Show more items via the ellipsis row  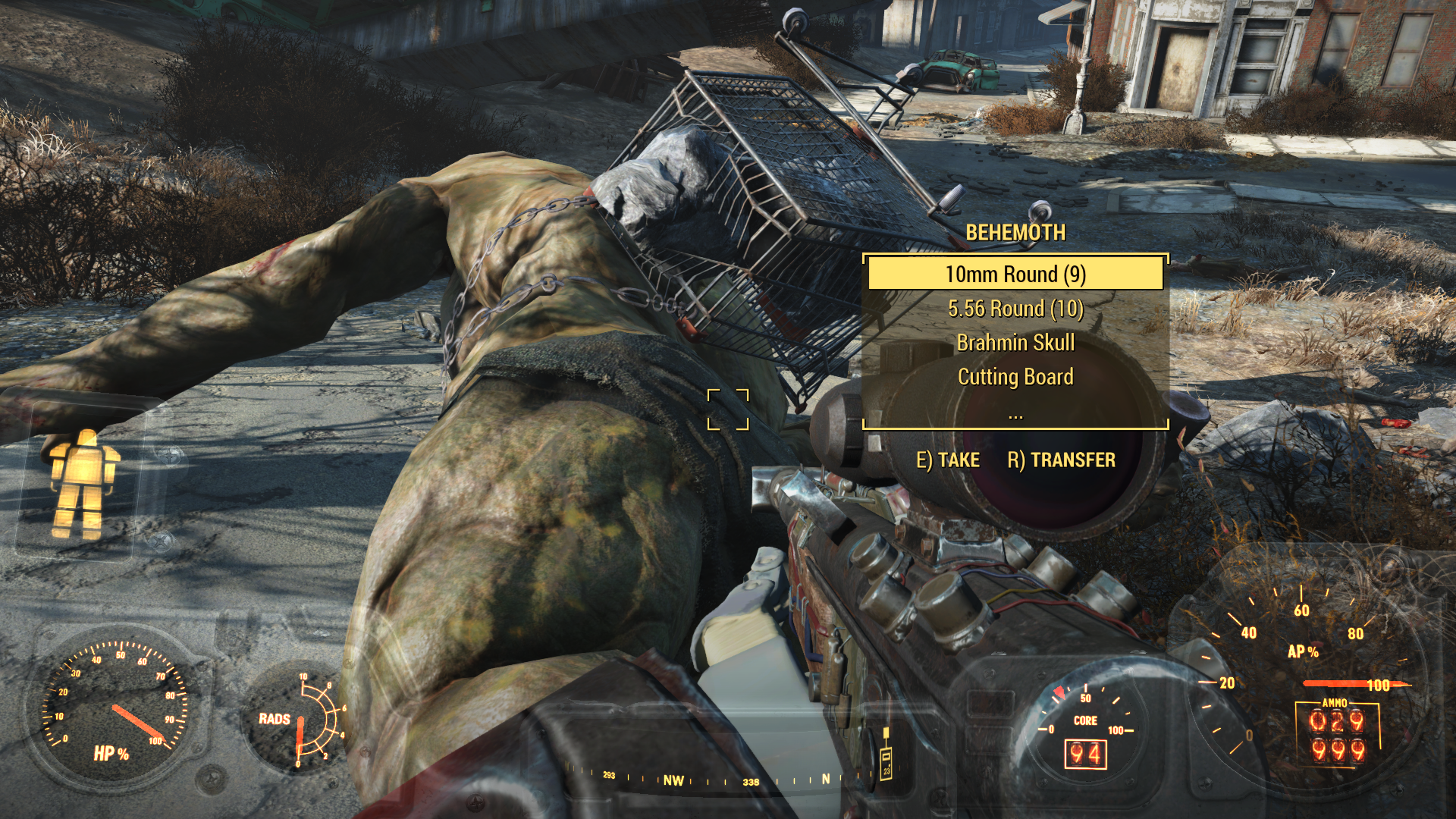click(1015, 415)
